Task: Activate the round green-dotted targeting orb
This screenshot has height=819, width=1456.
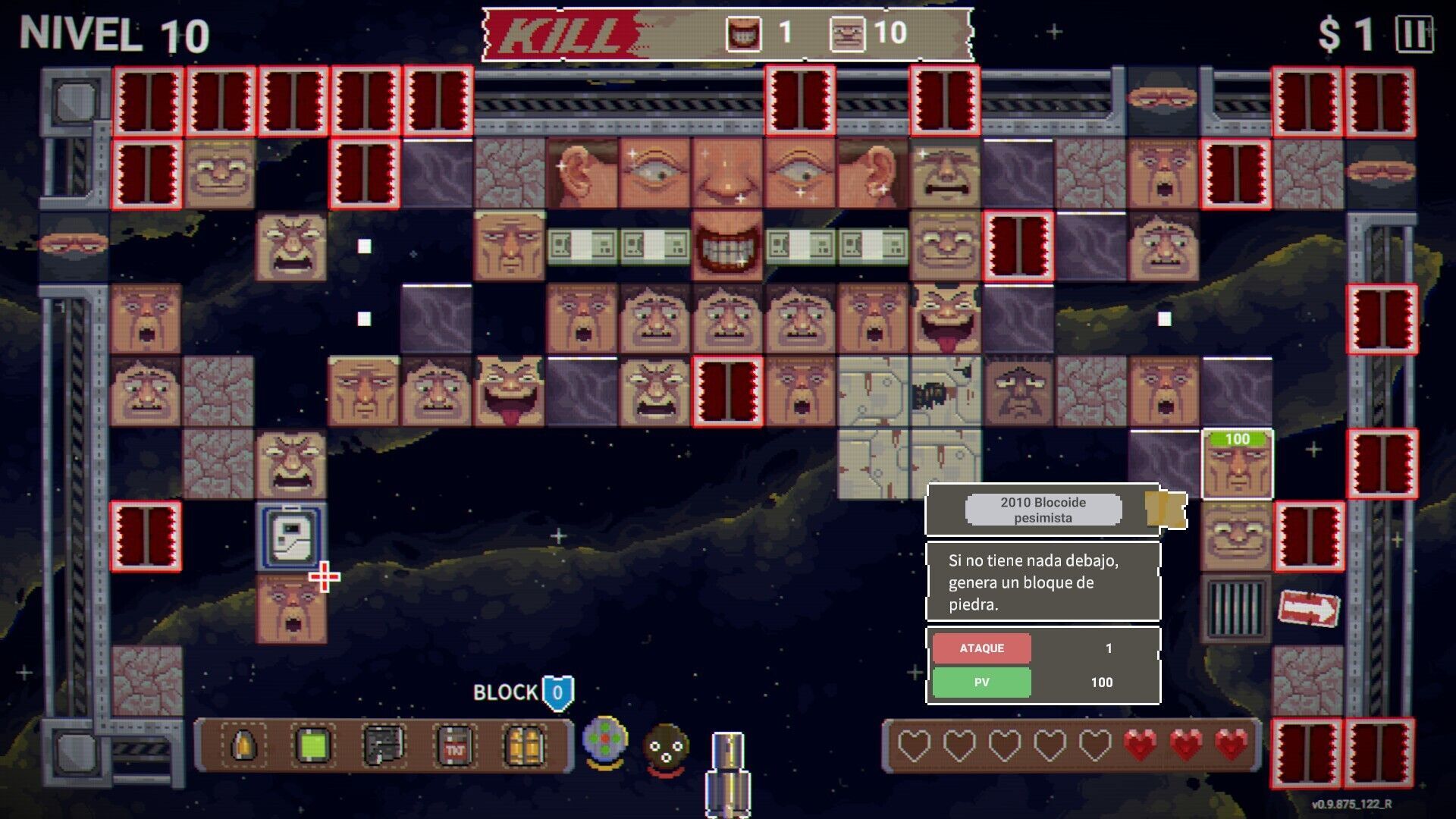Action: click(604, 740)
